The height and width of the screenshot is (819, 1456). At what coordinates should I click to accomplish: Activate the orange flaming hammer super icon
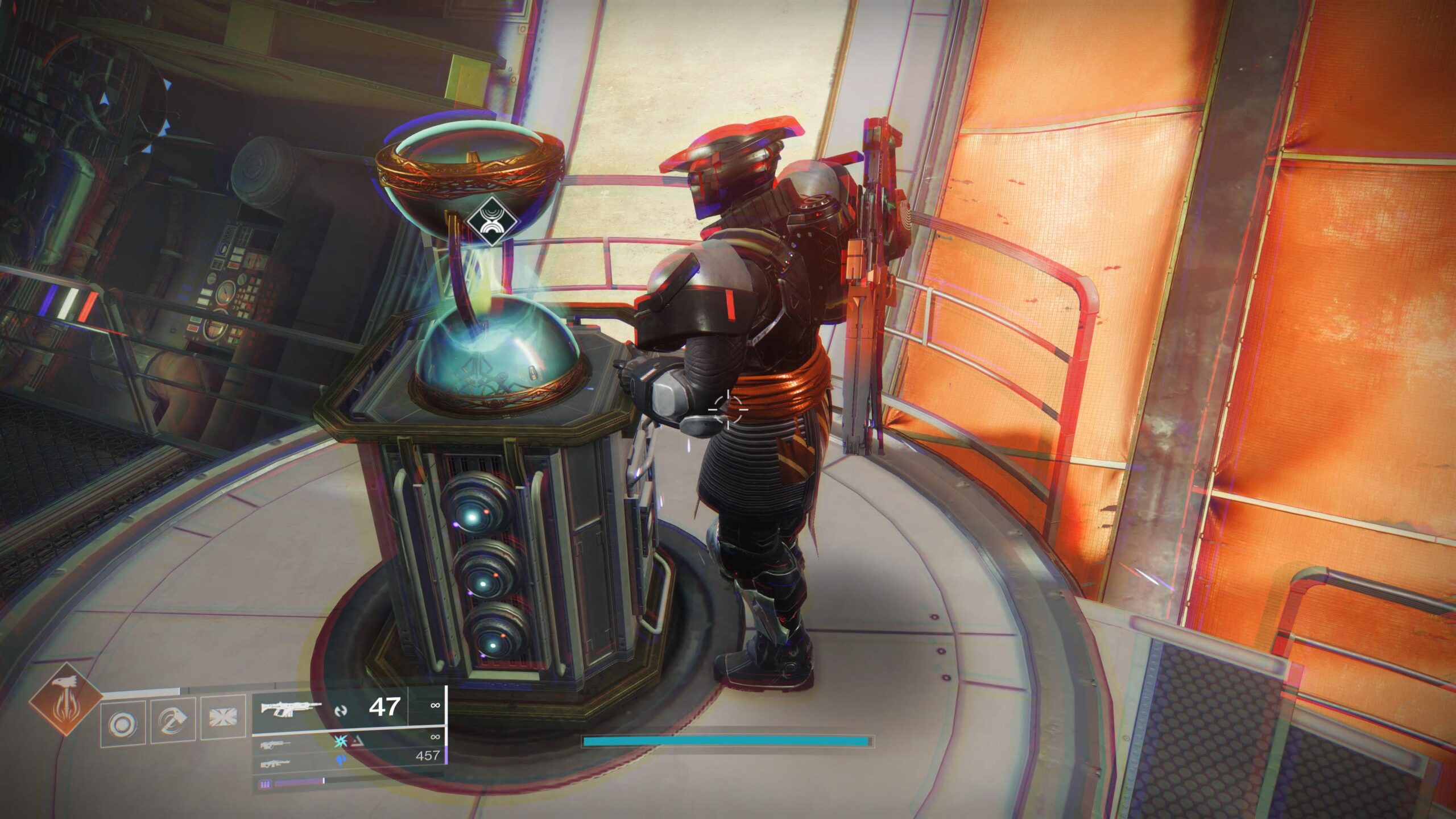(65, 700)
